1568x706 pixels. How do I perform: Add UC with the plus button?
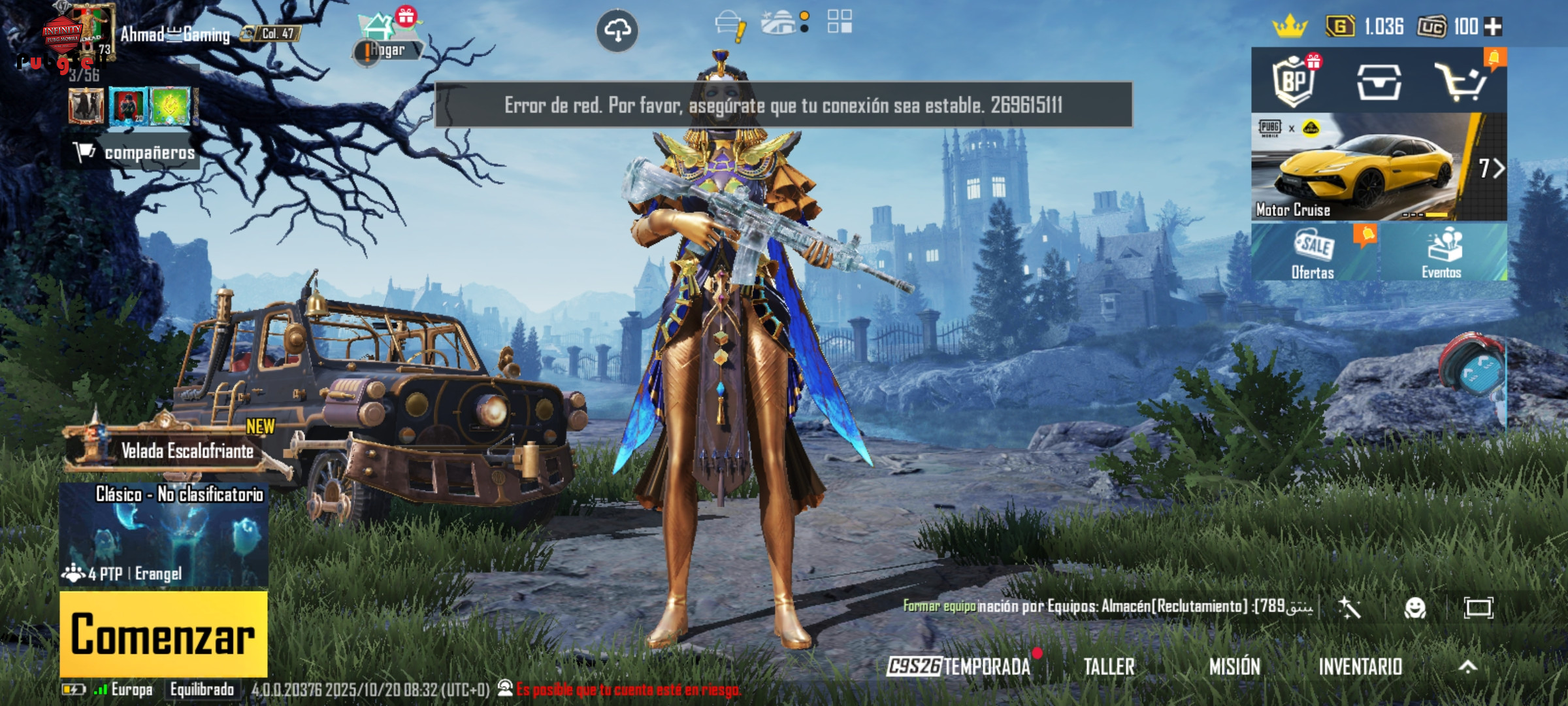(x=1494, y=27)
